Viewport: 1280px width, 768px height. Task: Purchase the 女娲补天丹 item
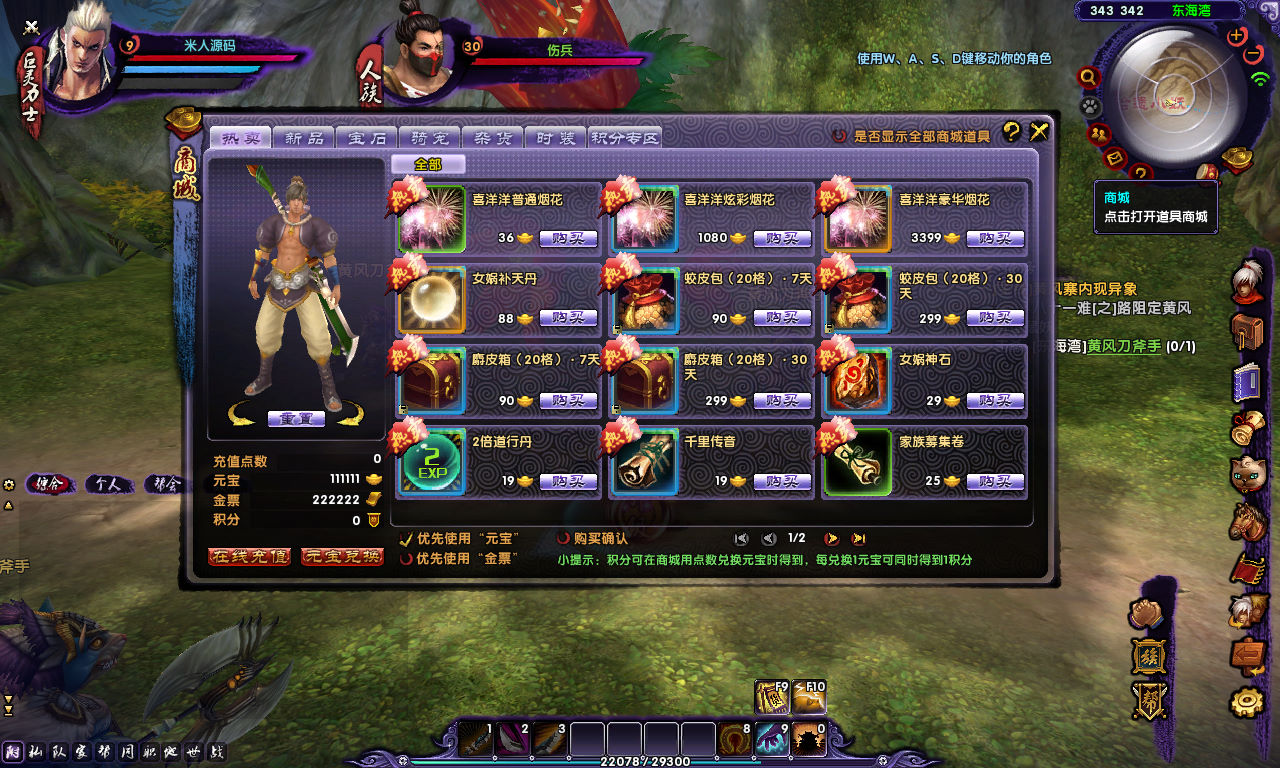[568, 318]
